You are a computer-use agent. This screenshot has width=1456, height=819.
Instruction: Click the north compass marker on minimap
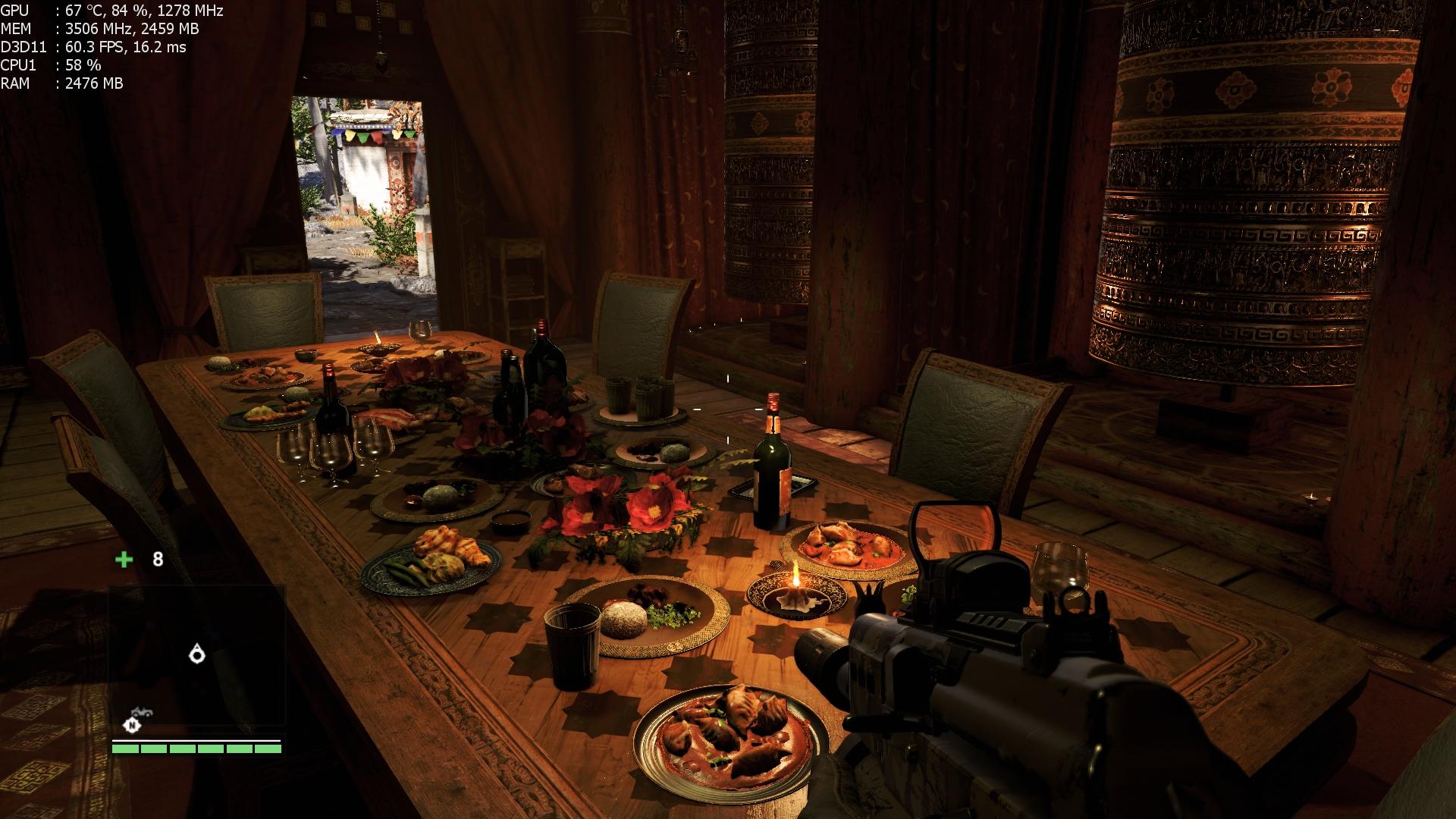pos(133,726)
